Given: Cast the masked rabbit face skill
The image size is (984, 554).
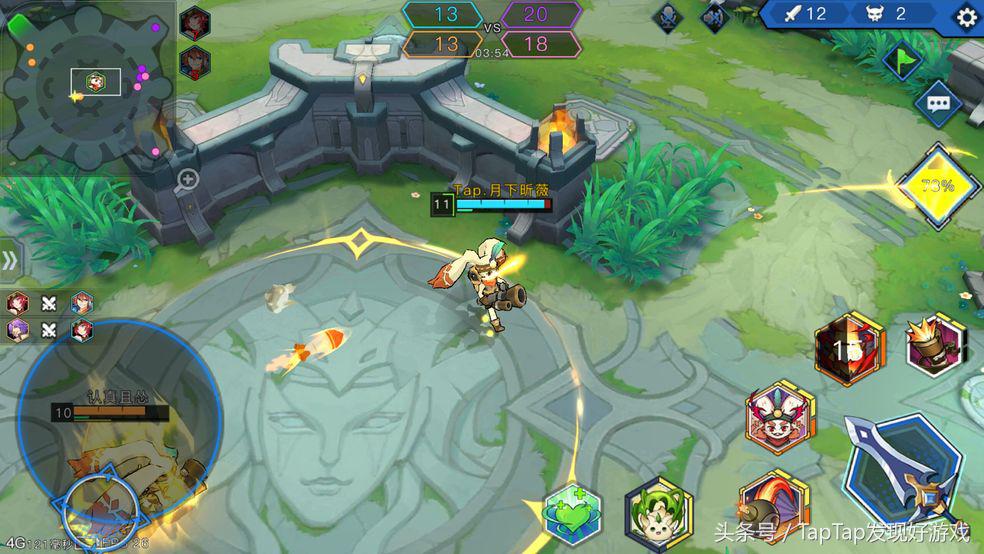Looking at the screenshot, I should tap(779, 418).
